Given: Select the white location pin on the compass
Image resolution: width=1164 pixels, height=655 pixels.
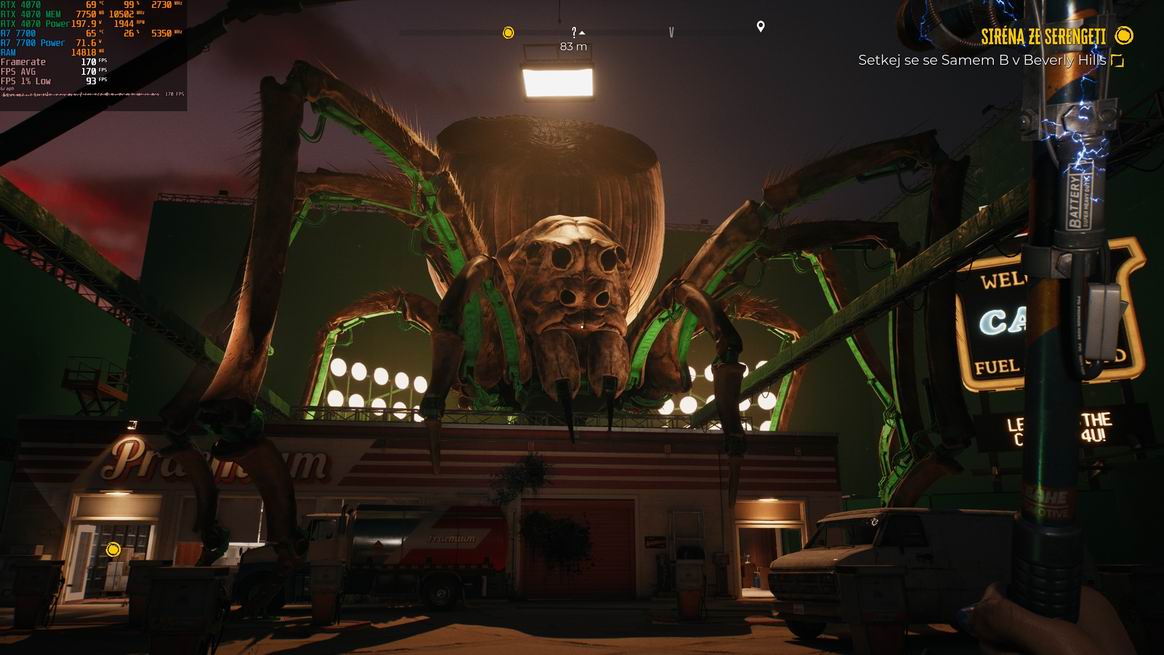Looking at the screenshot, I should point(760,27).
